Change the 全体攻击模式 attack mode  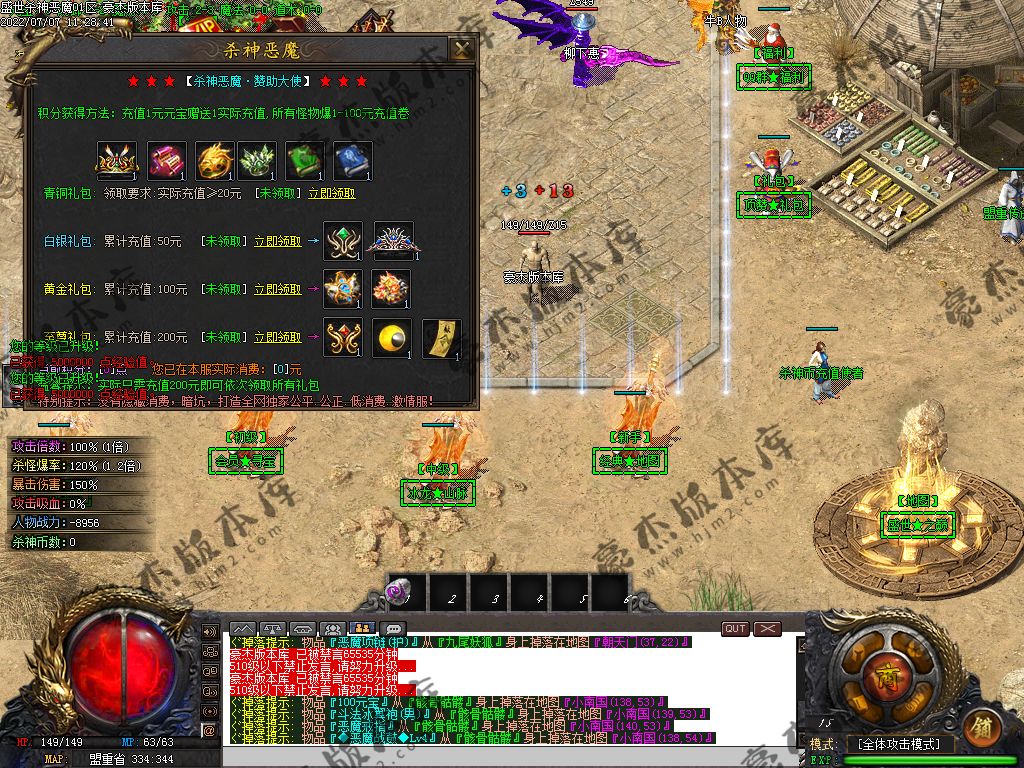coord(900,744)
